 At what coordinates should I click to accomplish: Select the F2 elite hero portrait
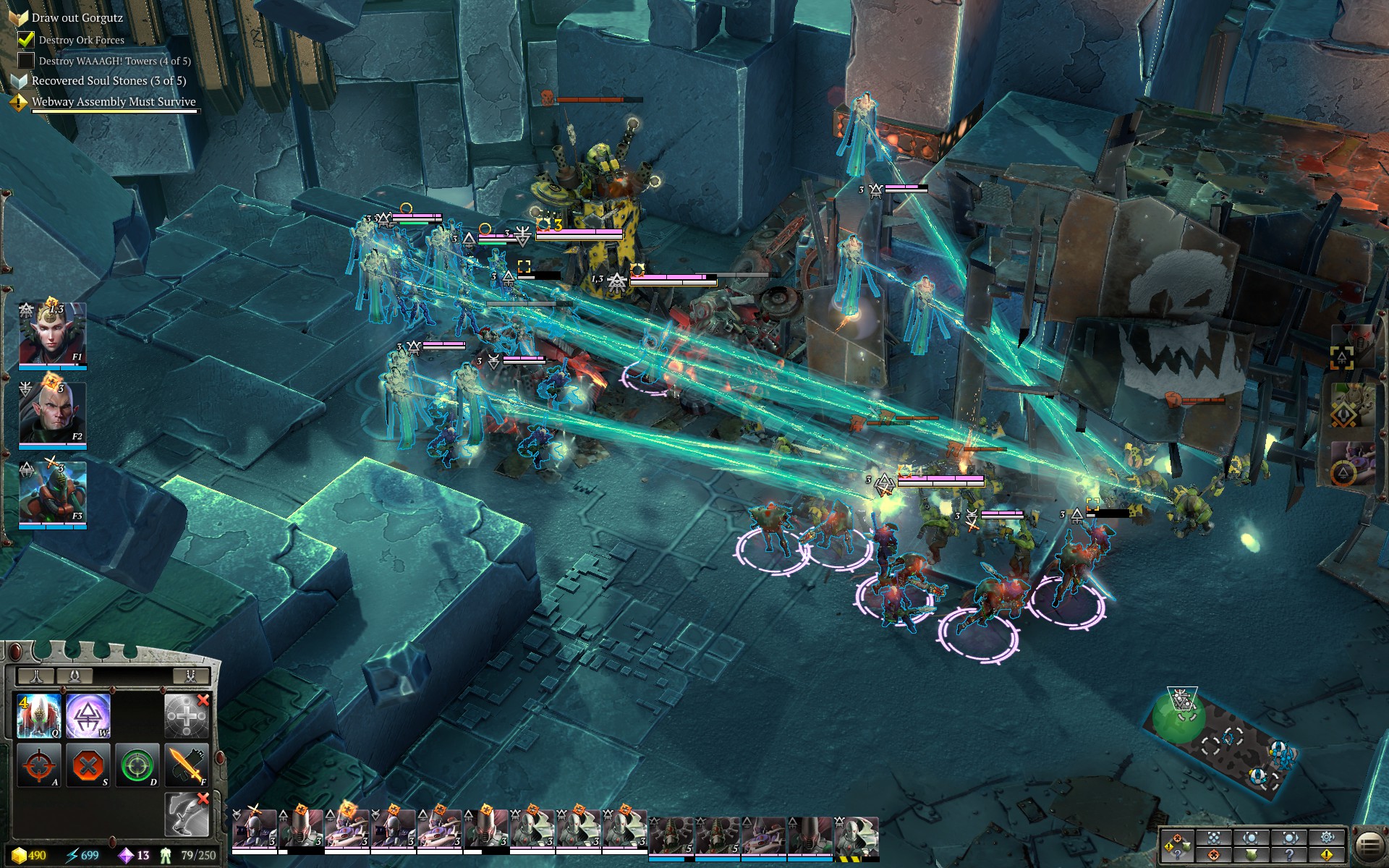(52, 414)
